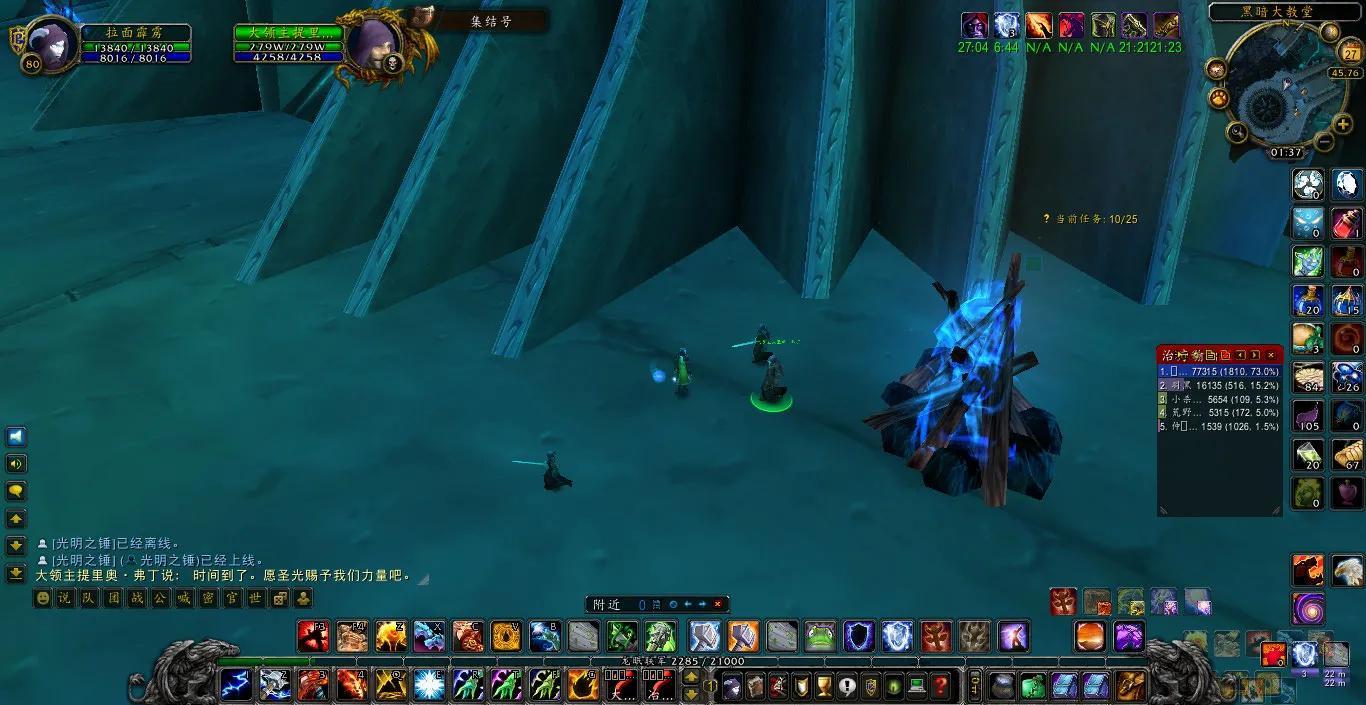Open the gold trophy achievements button
The height and width of the screenshot is (705, 1366).
click(x=825, y=686)
